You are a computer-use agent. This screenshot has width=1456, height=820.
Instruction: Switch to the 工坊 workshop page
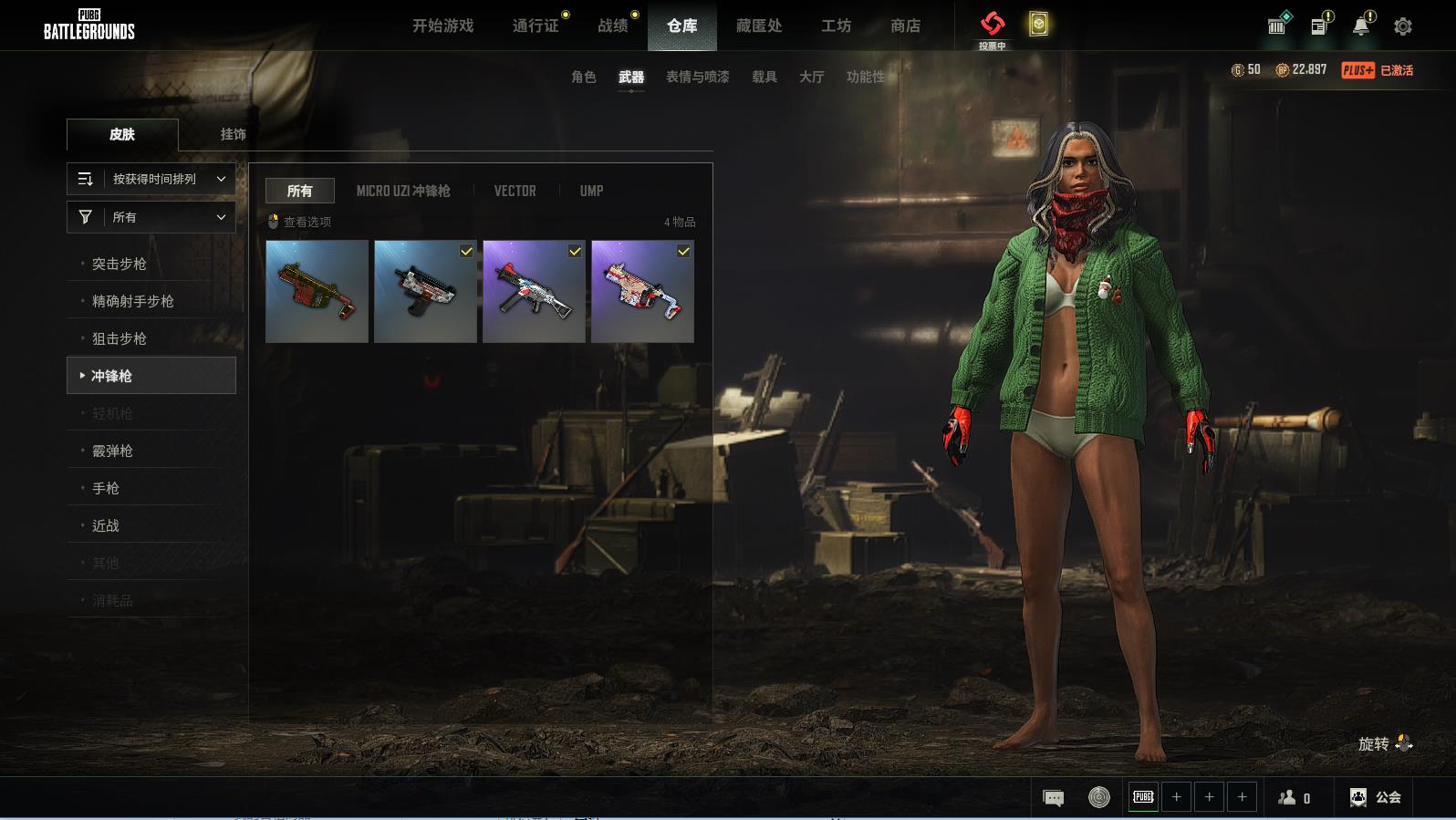point(836,26)
